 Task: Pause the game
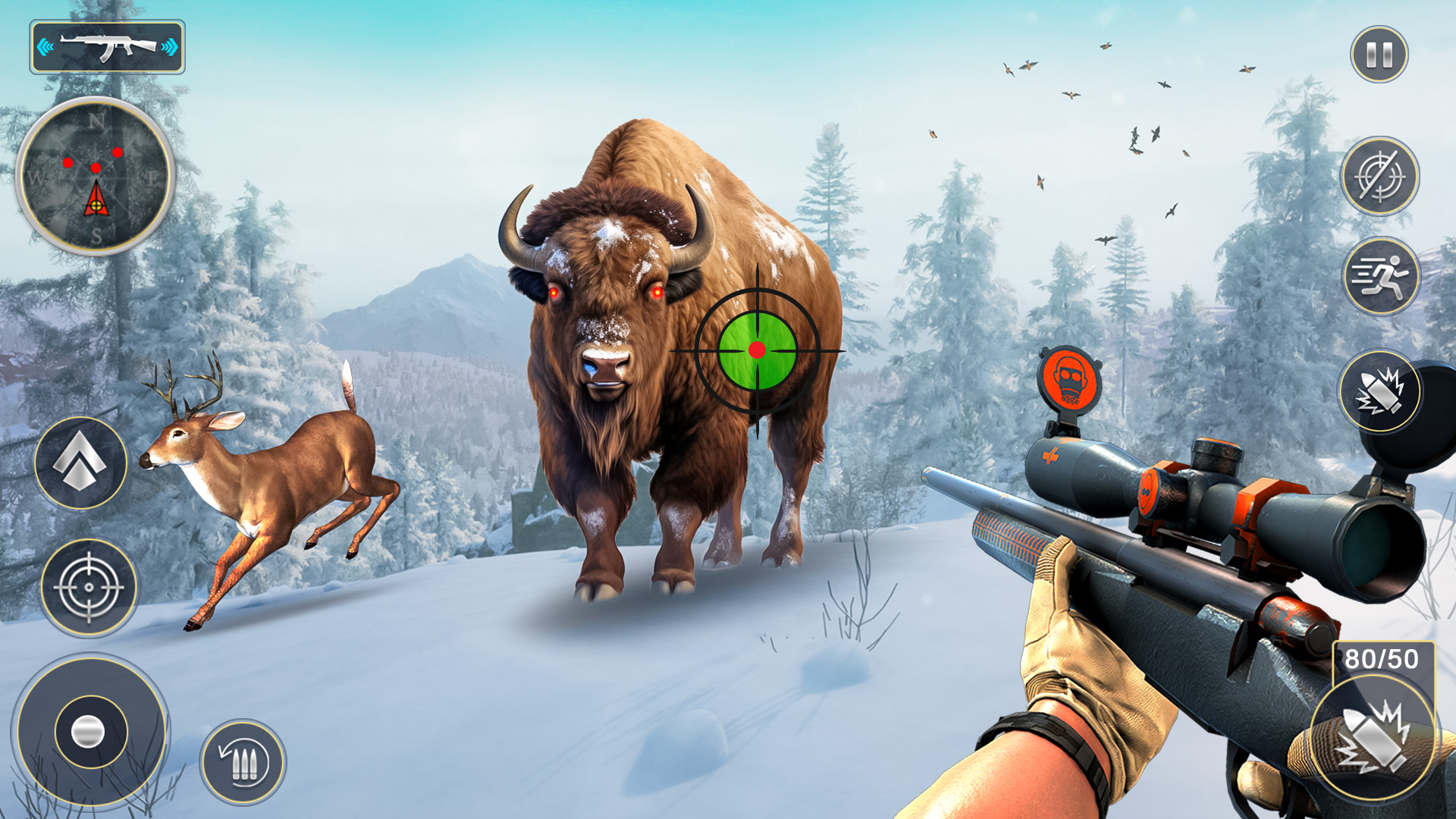[x=1379, y=55]
